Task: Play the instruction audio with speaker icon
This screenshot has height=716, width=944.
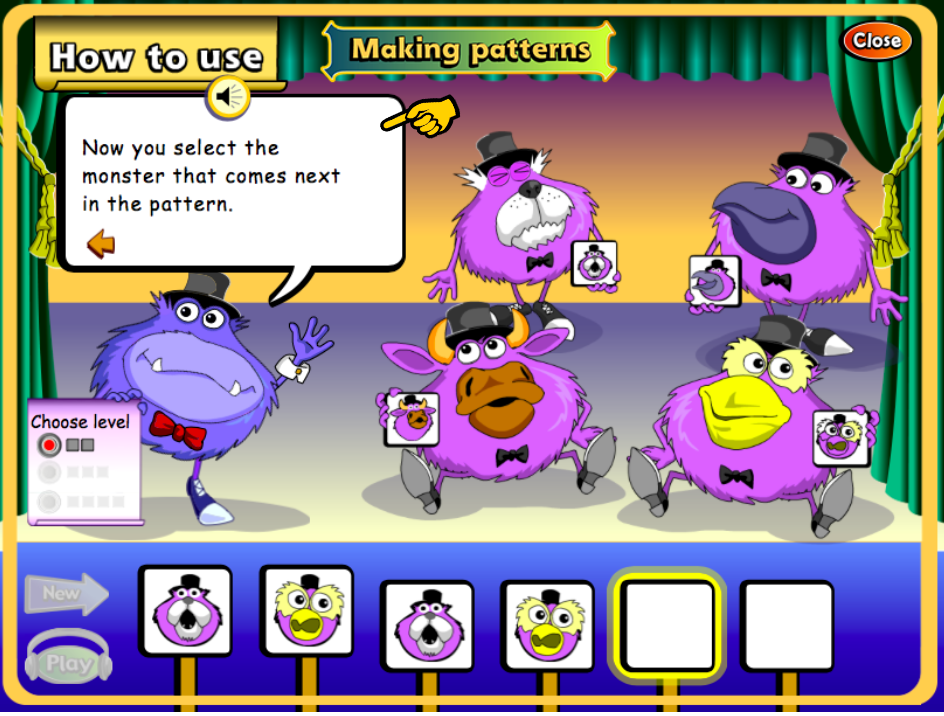Action: coord(228,97)
